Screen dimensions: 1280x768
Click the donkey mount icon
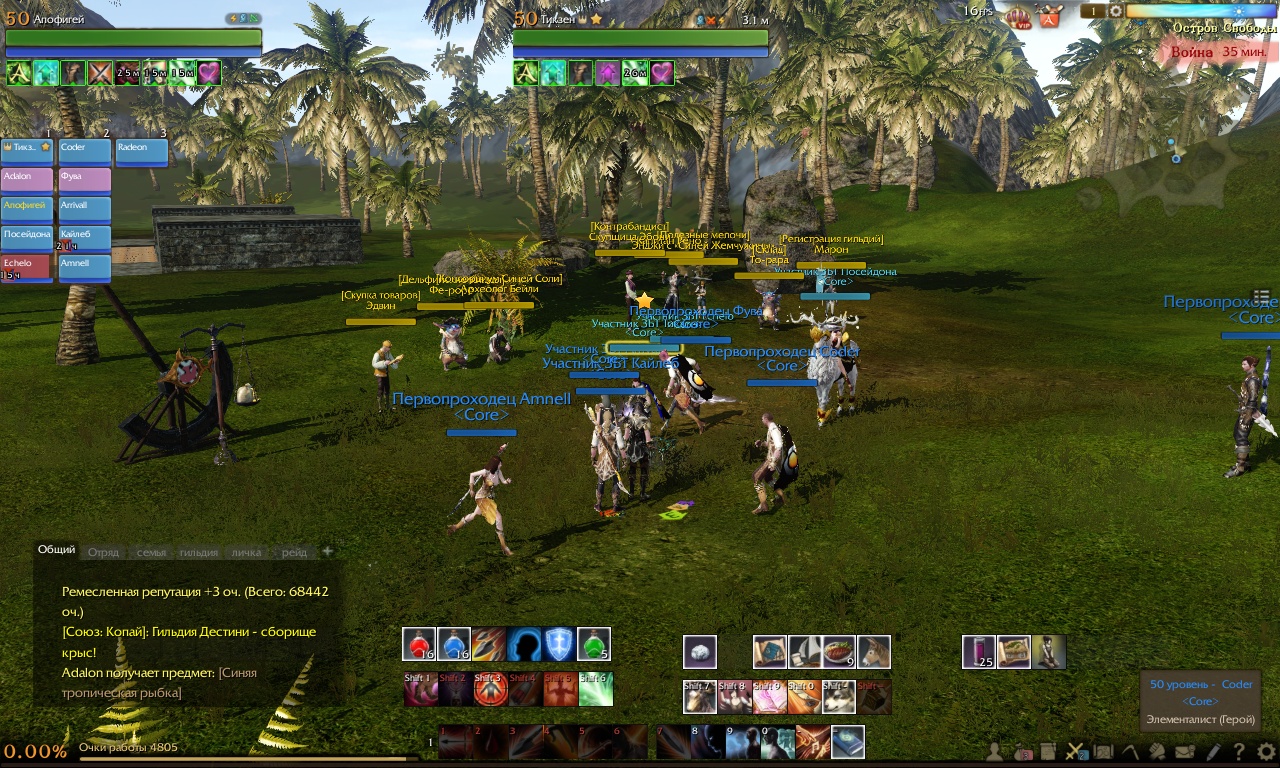874,652
